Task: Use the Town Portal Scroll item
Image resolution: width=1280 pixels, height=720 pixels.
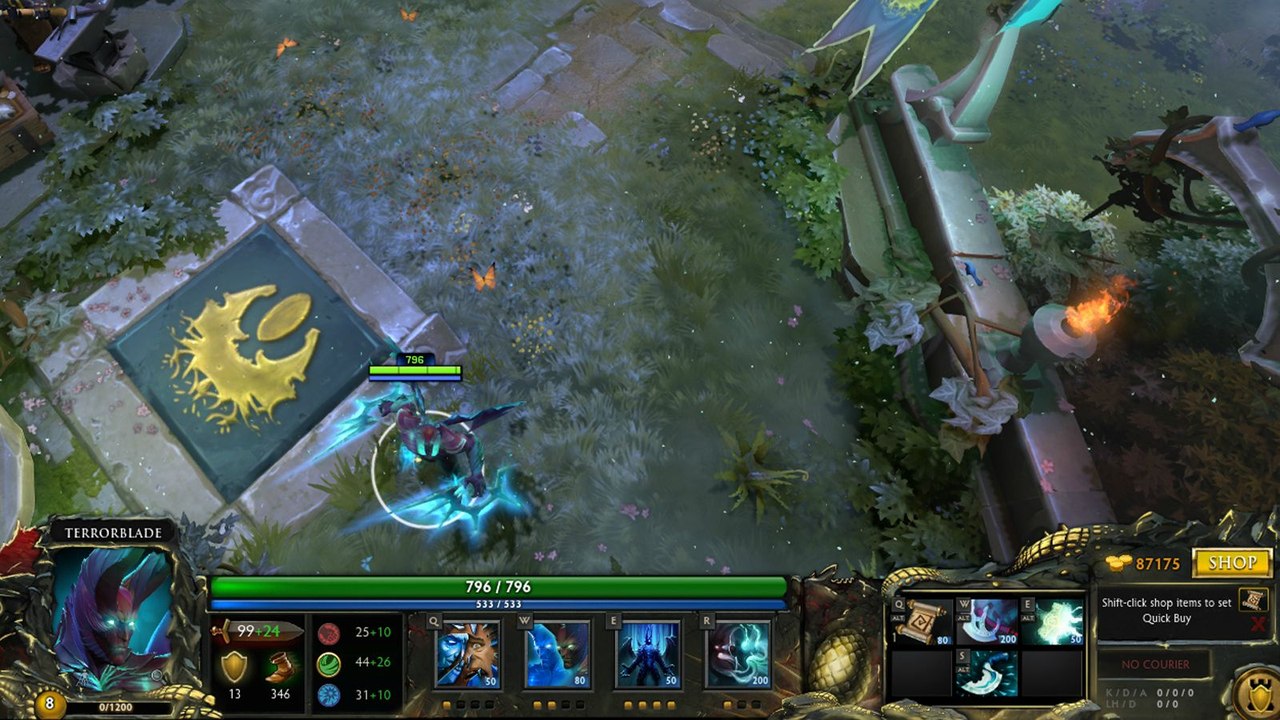Action: click(x=921, y=622)
